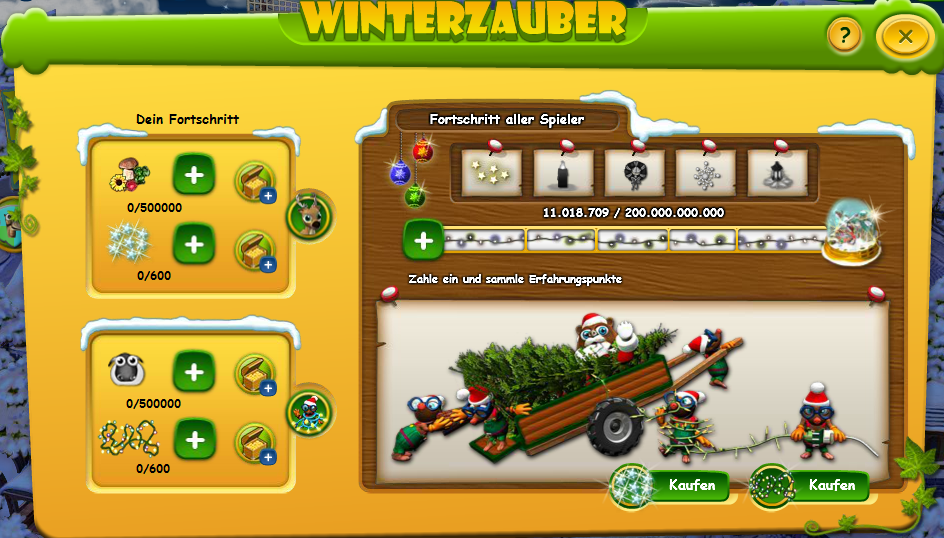The image size is (944, 538).
Task: Add sheep wool with the plus button
Action: click(x=194, y=372)
